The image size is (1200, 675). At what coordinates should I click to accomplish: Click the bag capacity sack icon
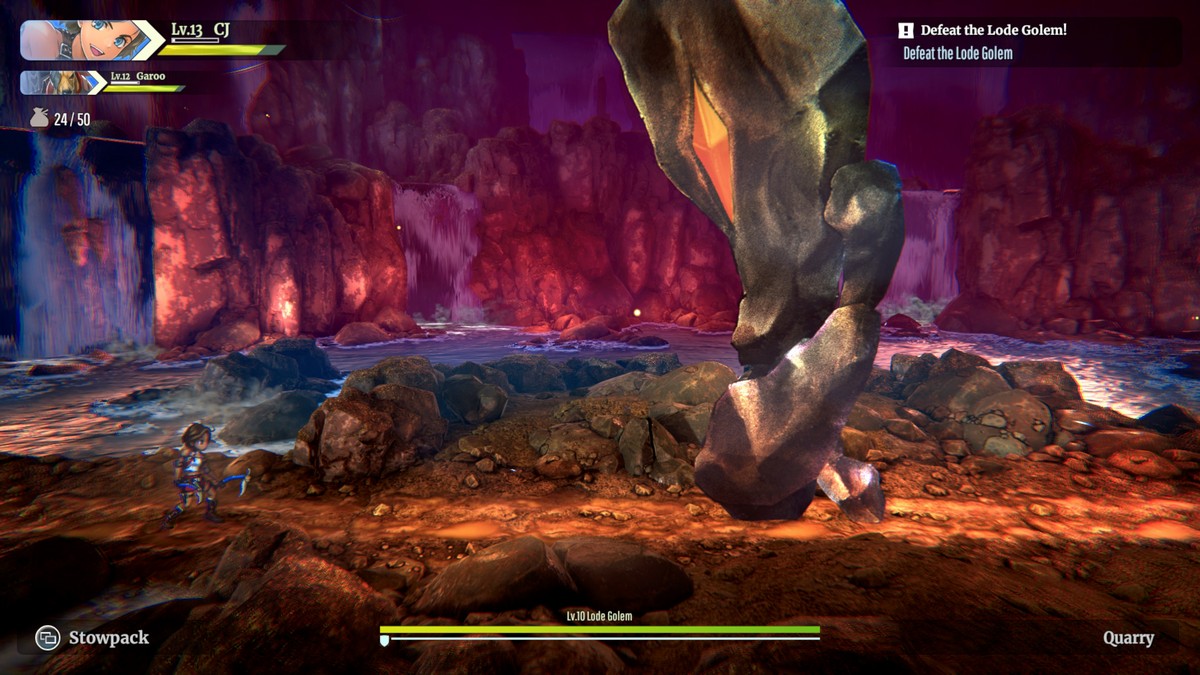[39, 119]
